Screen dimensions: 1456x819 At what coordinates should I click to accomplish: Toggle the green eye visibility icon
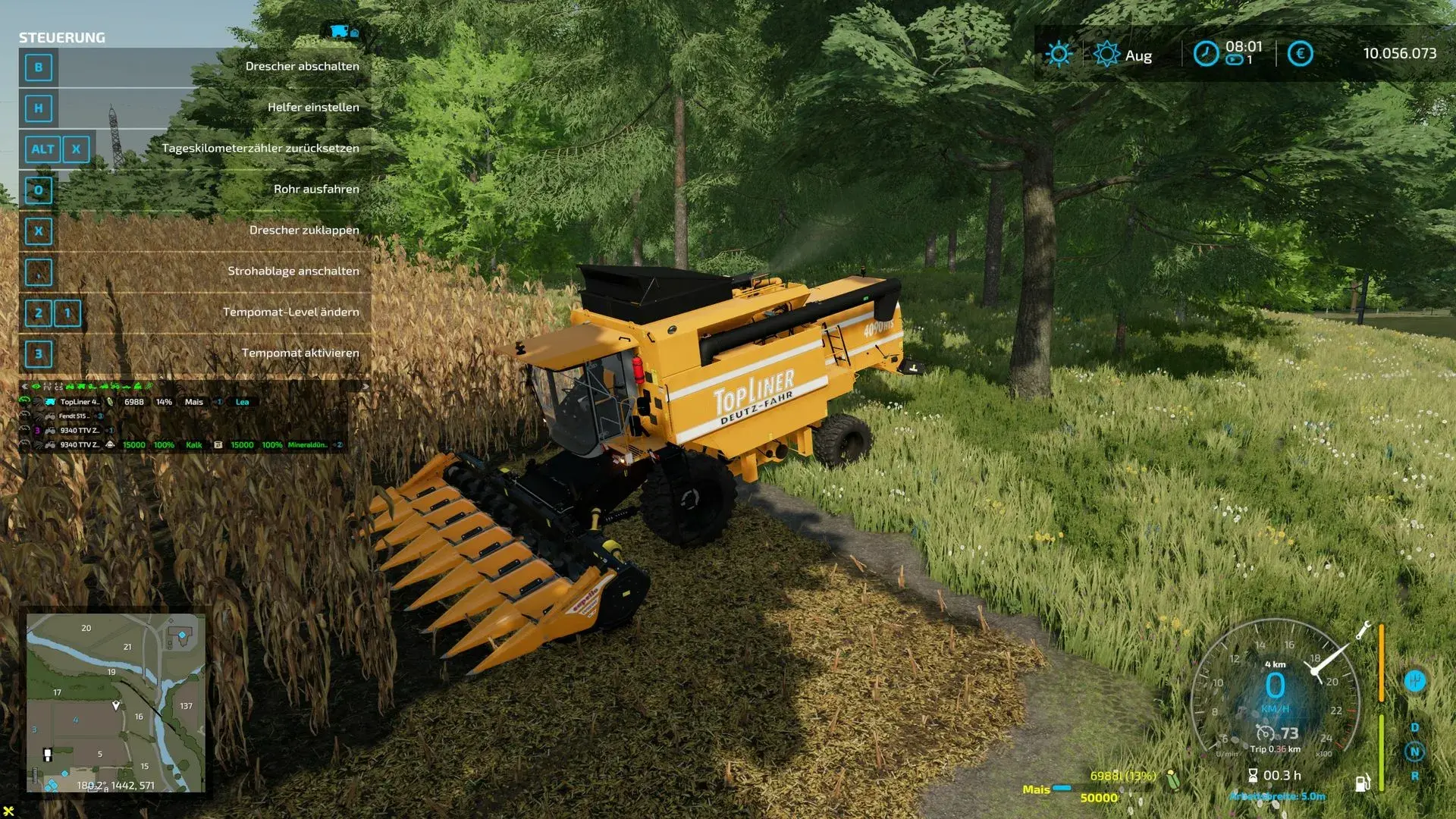pyautogui.click(x=36, y=387)
